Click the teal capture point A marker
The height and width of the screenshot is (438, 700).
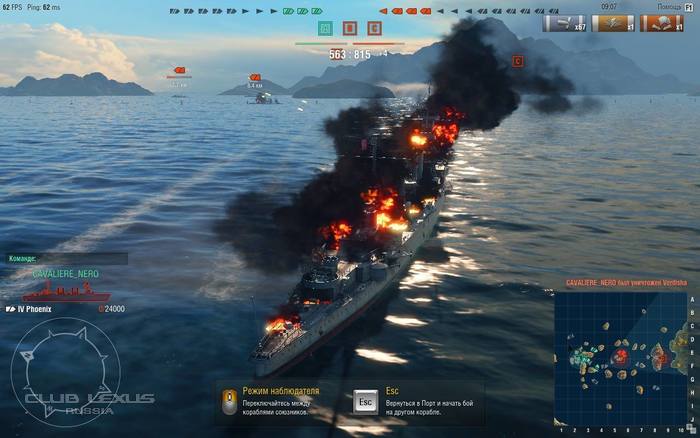[x=324, y=28]
